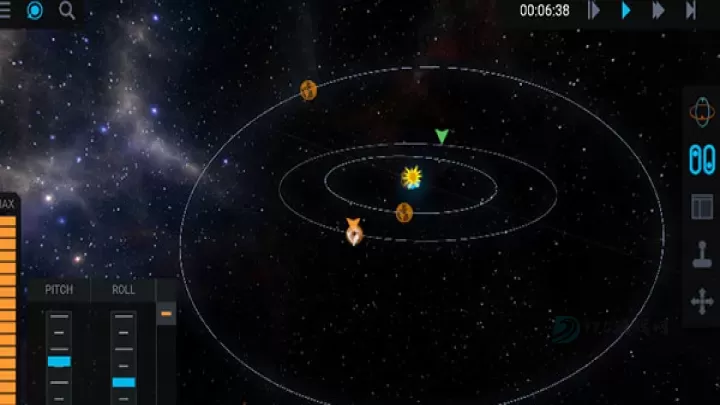Fast forward the time warp
The height and width of the screenshot is (405, 720).
(658, 11)
